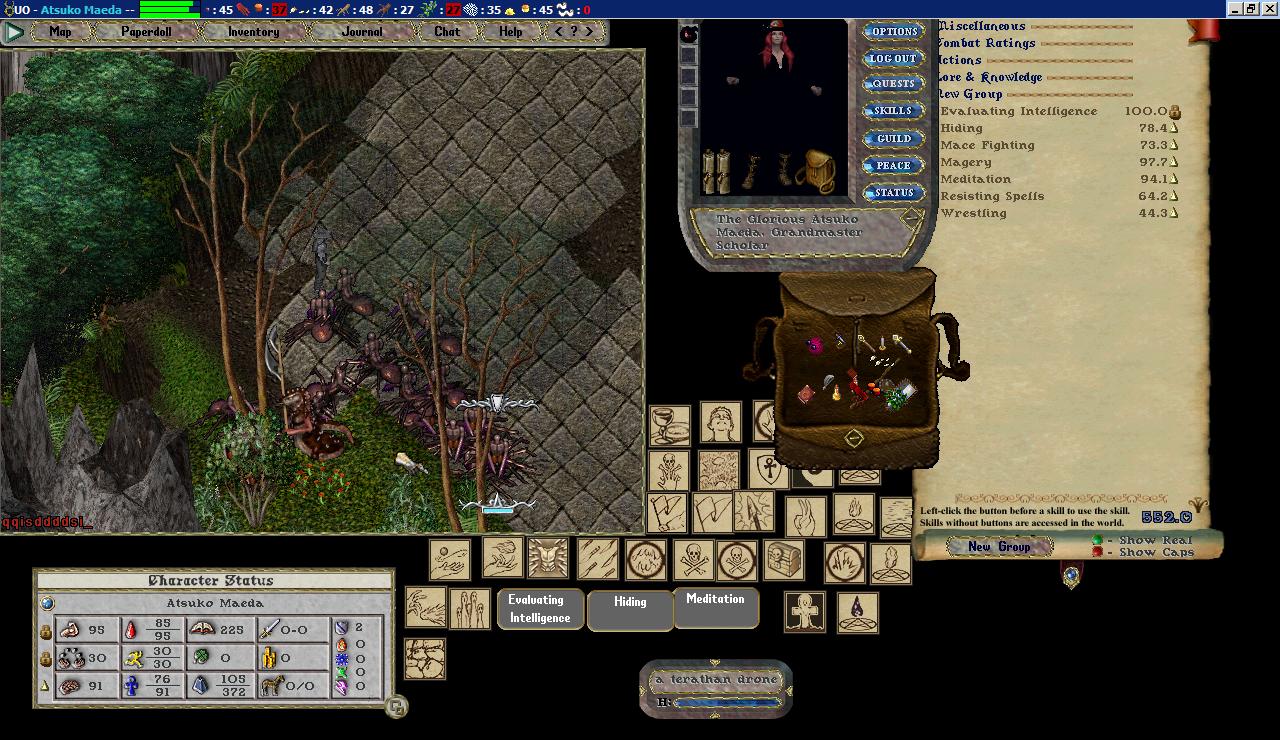Open the GUILD menu
This screenshot has height=740, width=1280.
pos(893,139)
